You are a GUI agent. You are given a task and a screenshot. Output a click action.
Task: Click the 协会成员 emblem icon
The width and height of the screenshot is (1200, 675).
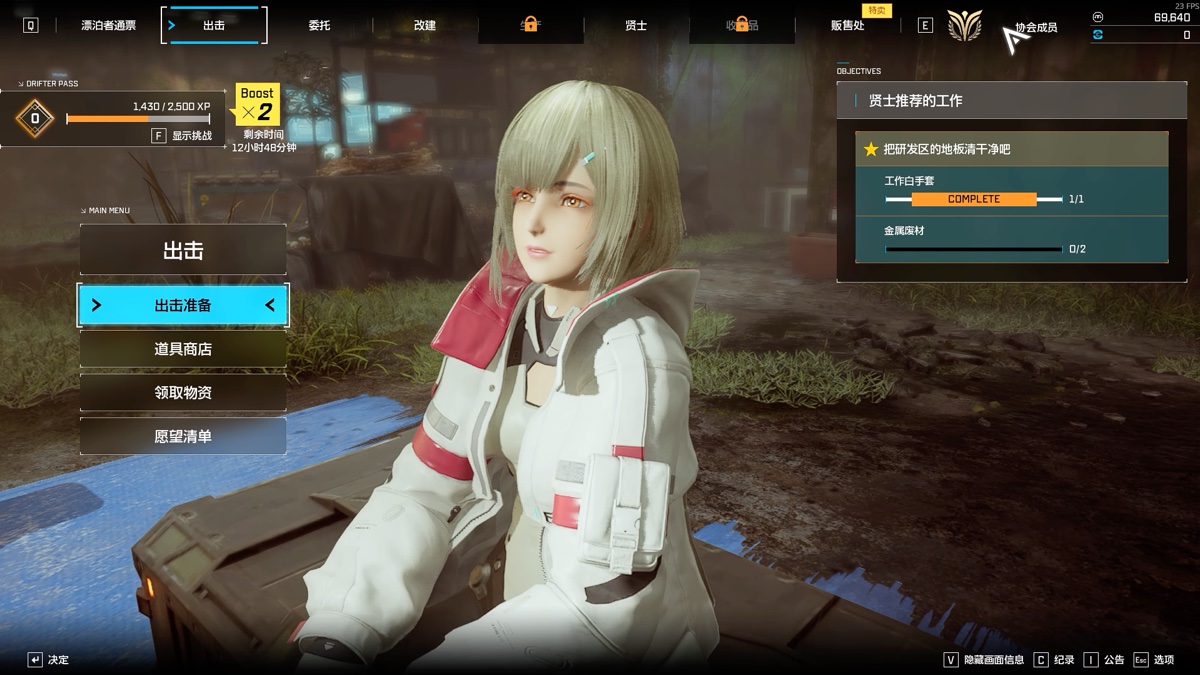[965, 26]
